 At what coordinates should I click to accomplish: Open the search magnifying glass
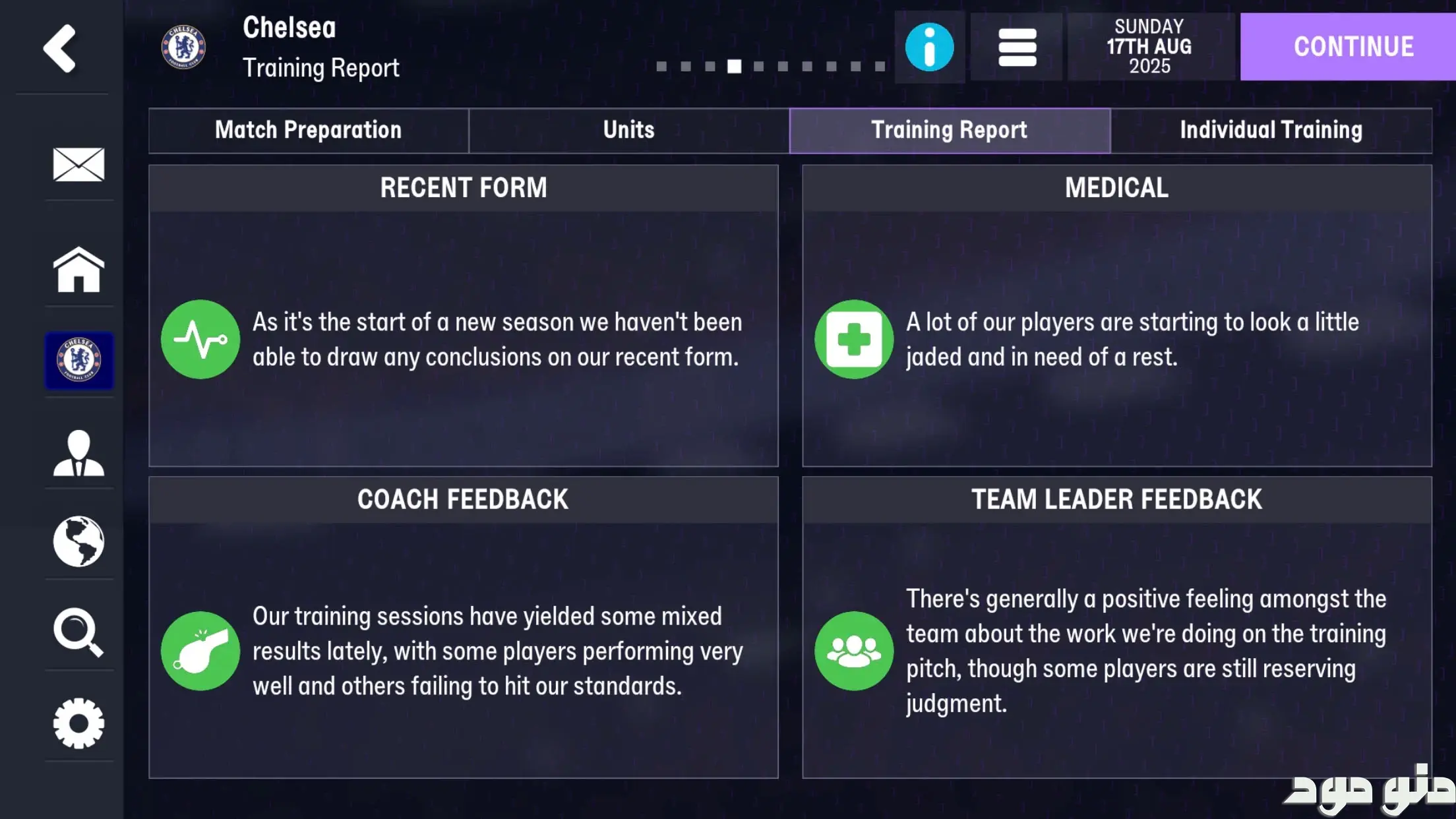78,632
